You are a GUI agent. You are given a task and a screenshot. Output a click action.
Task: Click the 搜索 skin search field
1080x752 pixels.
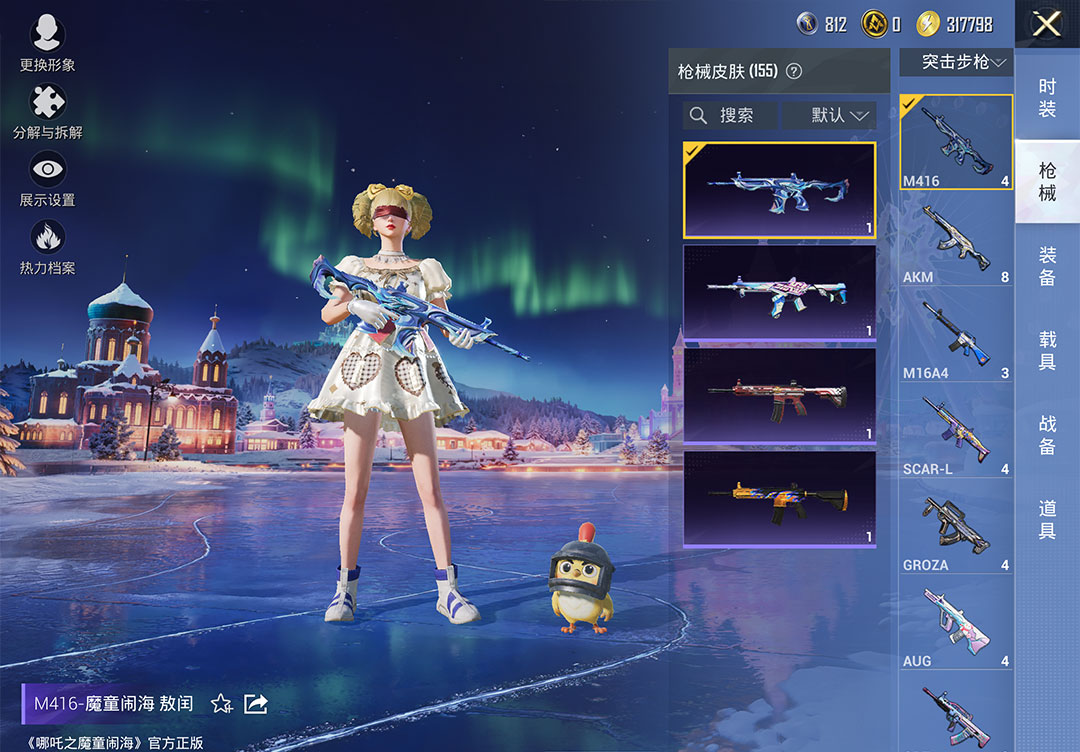click(730, 115)
